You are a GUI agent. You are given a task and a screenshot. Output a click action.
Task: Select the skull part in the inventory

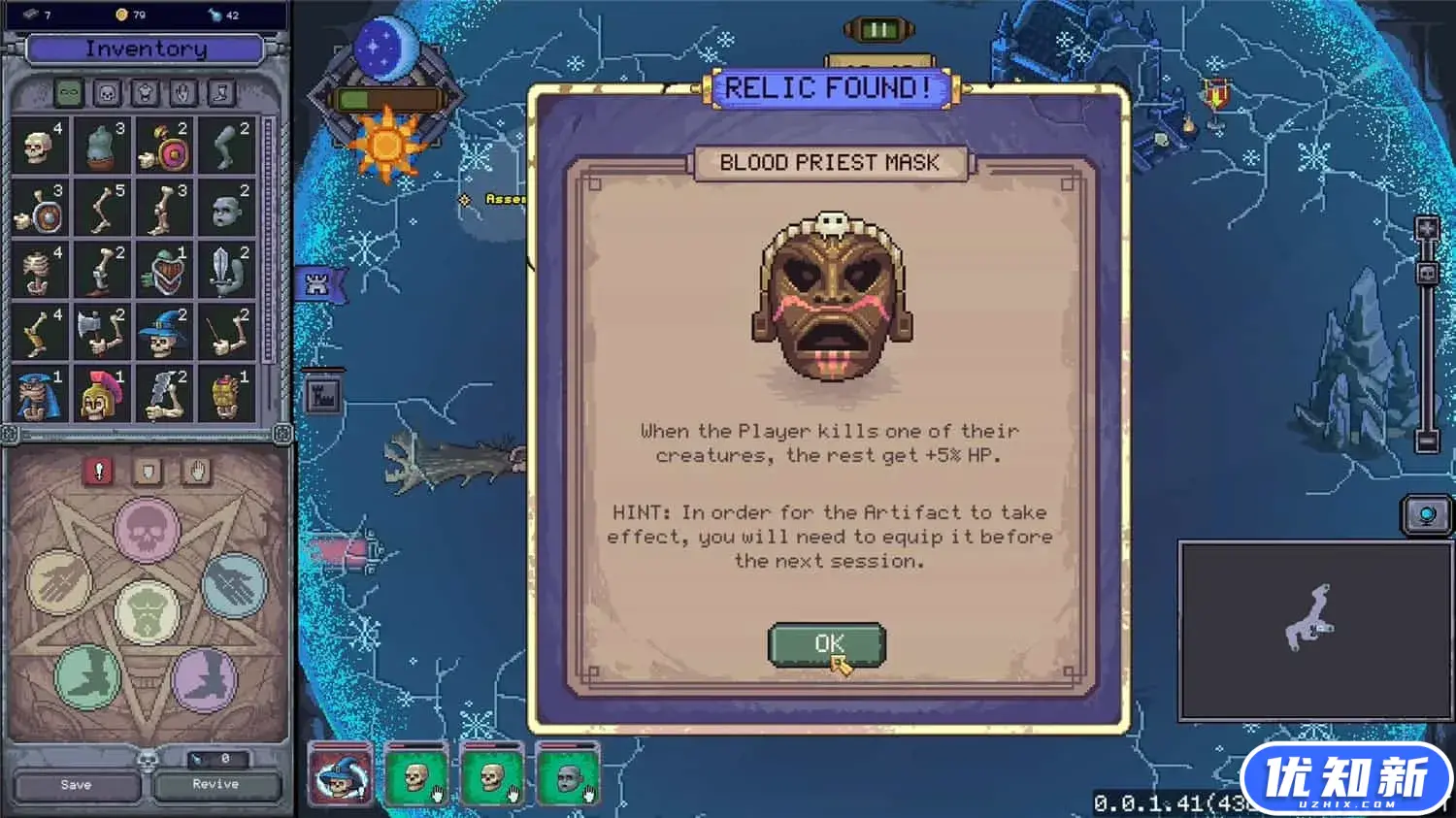pos(39,146)
